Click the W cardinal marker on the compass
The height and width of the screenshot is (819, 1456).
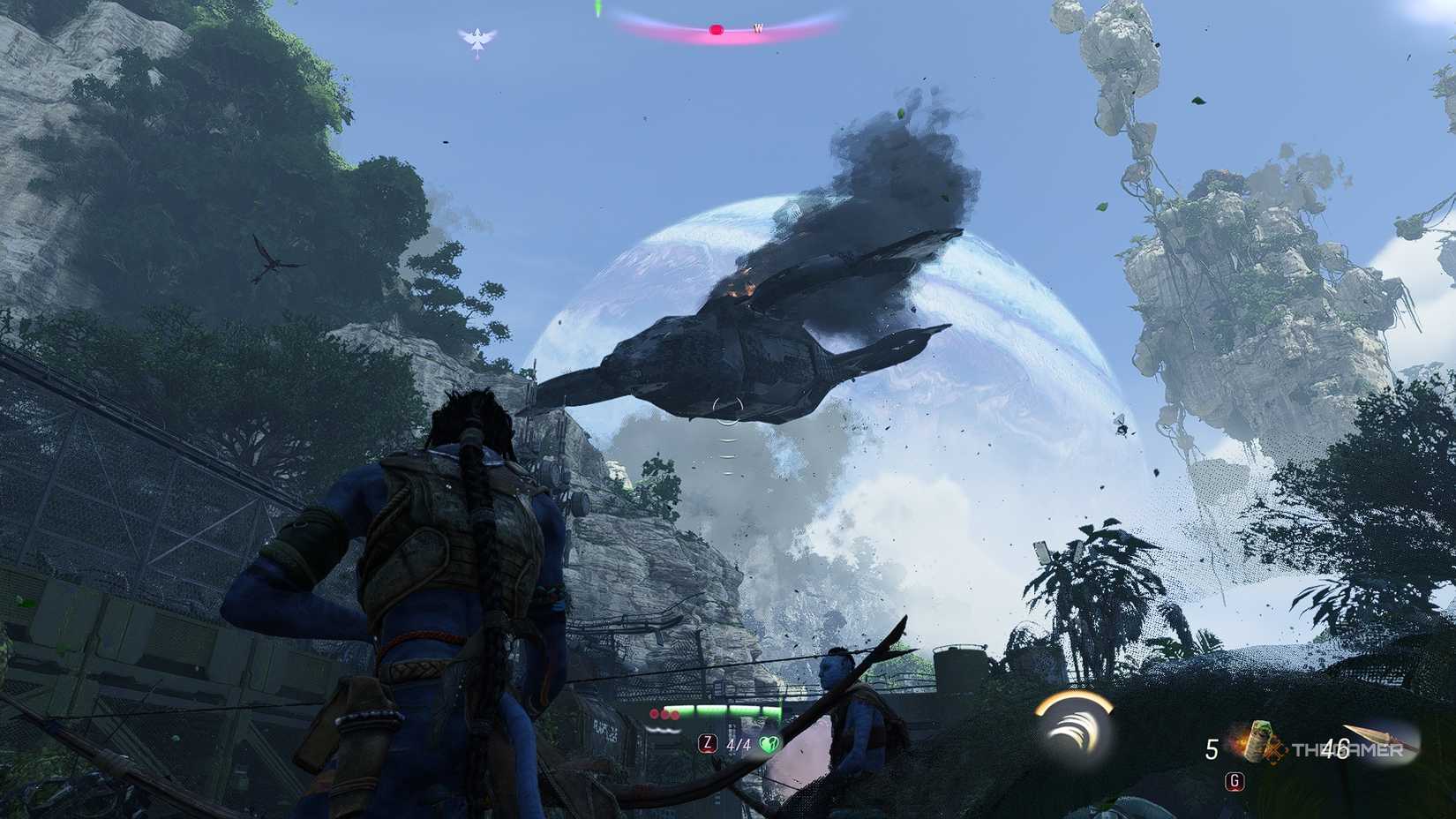pos(758,29)
